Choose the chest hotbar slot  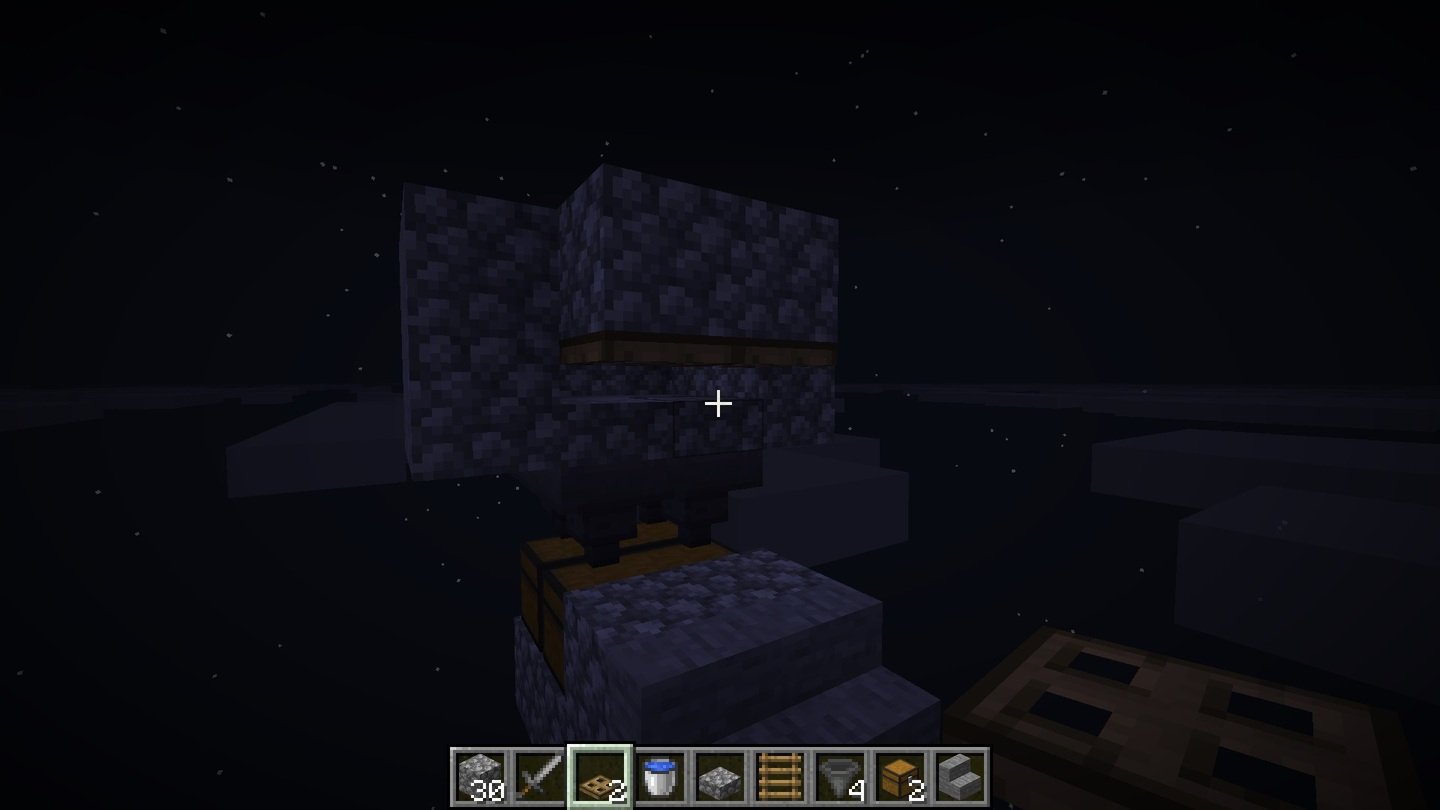[900, 777]
